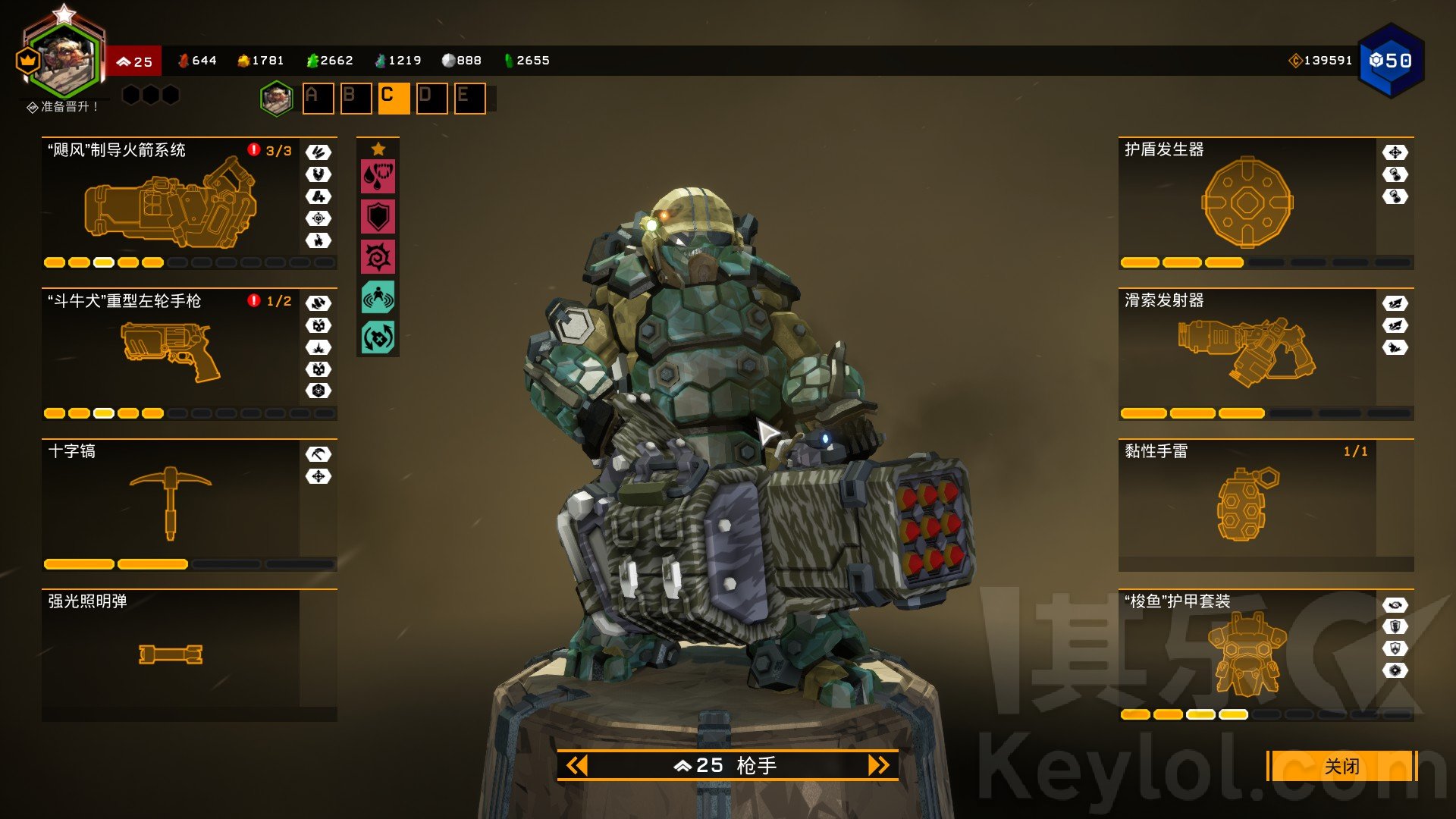Image resolution: width=1456 pixels, height=819 pixels.
Task: Choose loadout C
Action: click(x=394, y=98)
